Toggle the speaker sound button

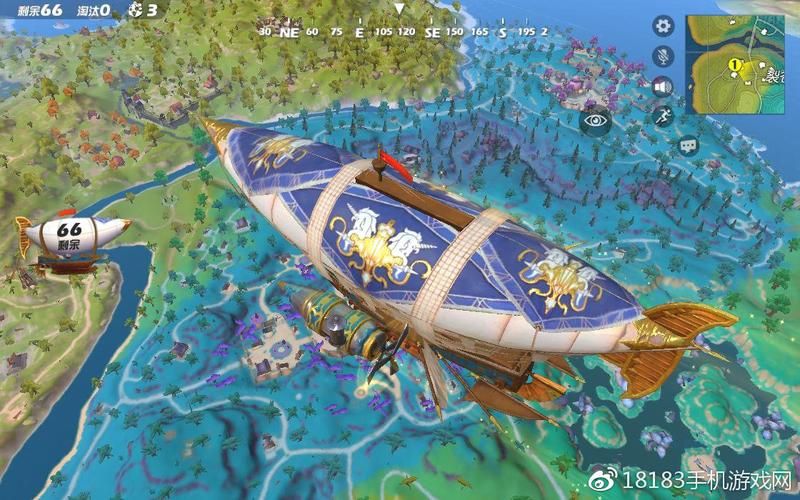[x=662, y=86]
